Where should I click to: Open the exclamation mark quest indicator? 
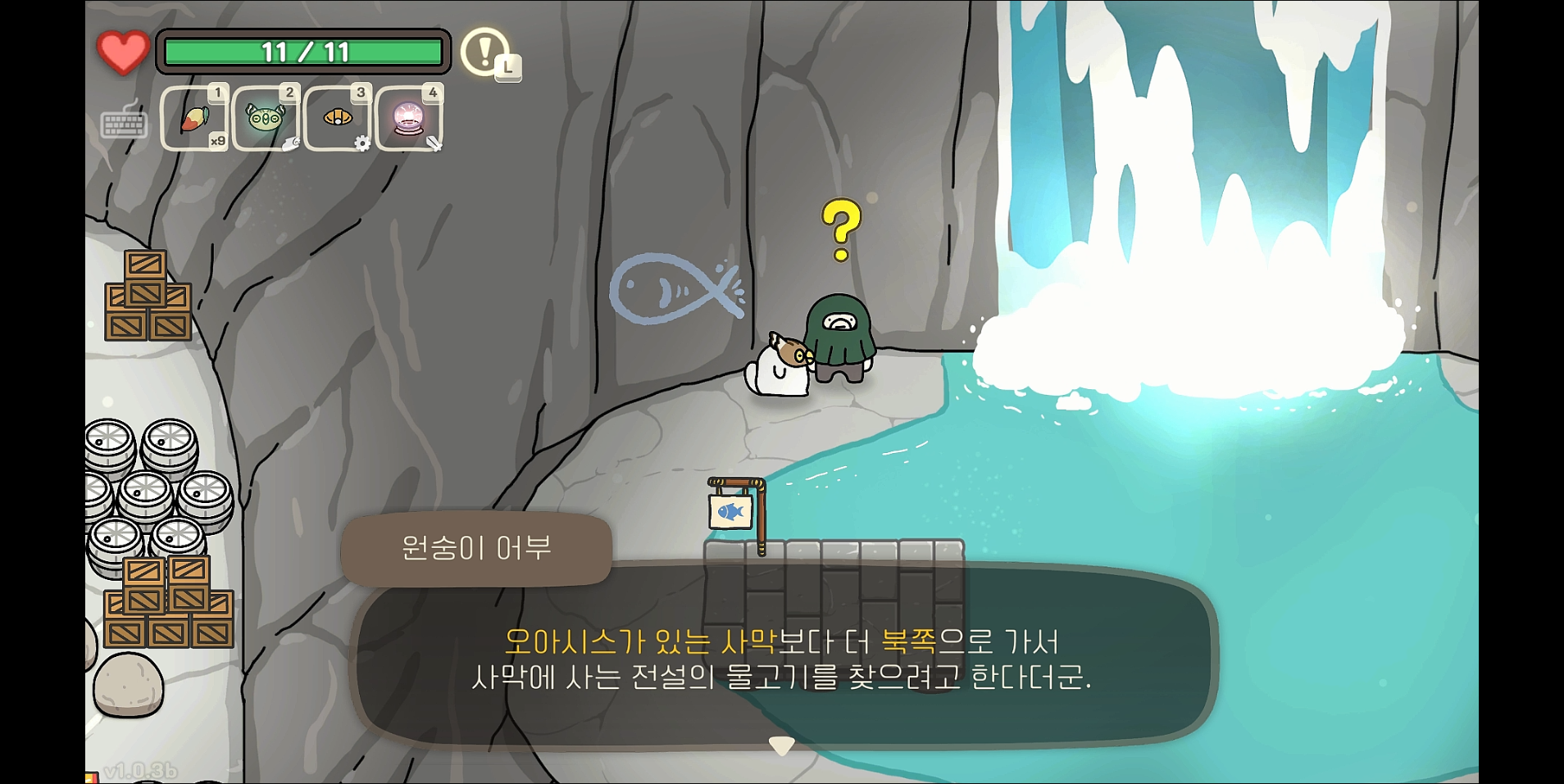485,52
